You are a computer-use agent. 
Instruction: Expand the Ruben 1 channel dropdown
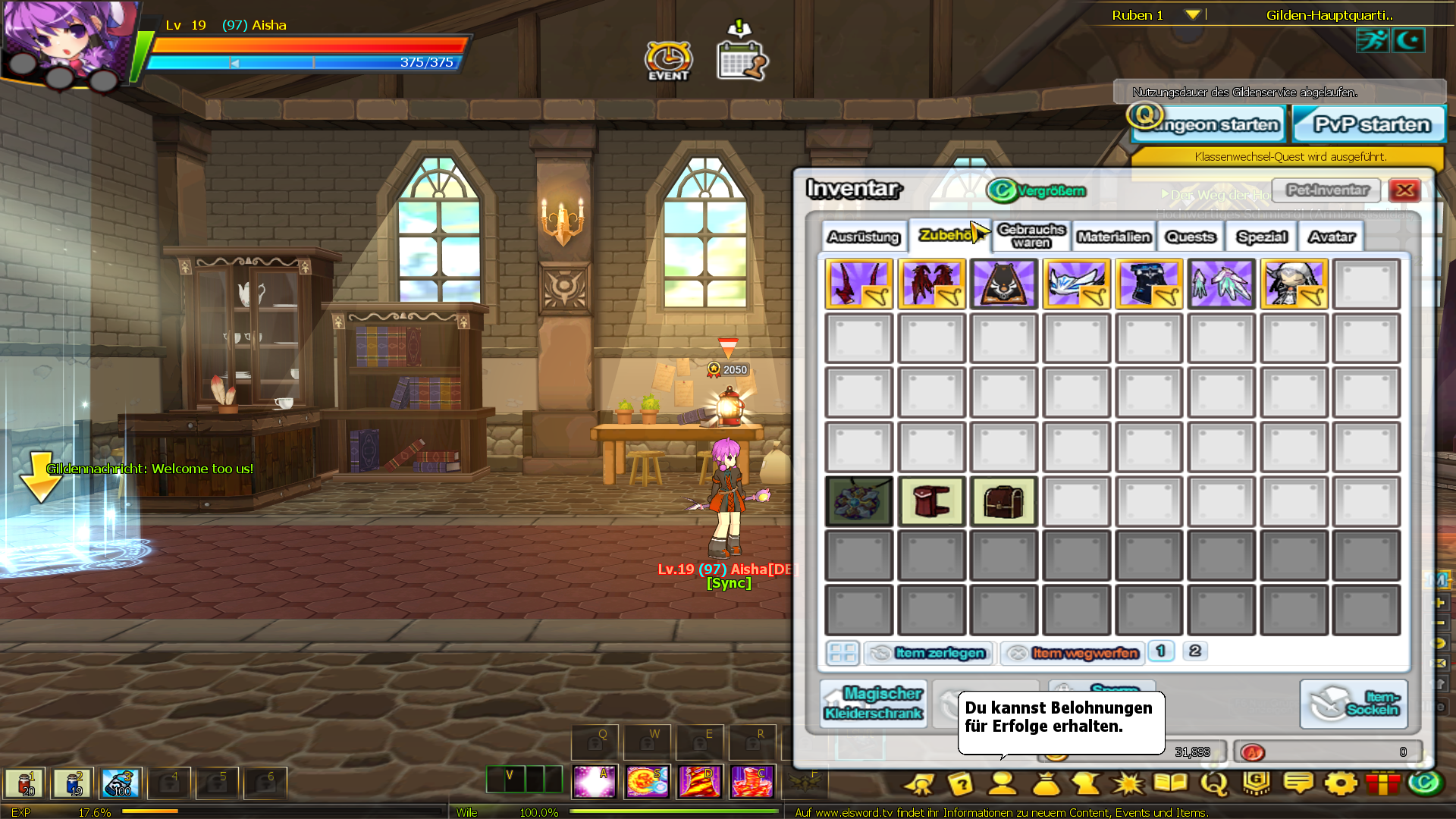pyautogui.click(x=1192, y=15)
